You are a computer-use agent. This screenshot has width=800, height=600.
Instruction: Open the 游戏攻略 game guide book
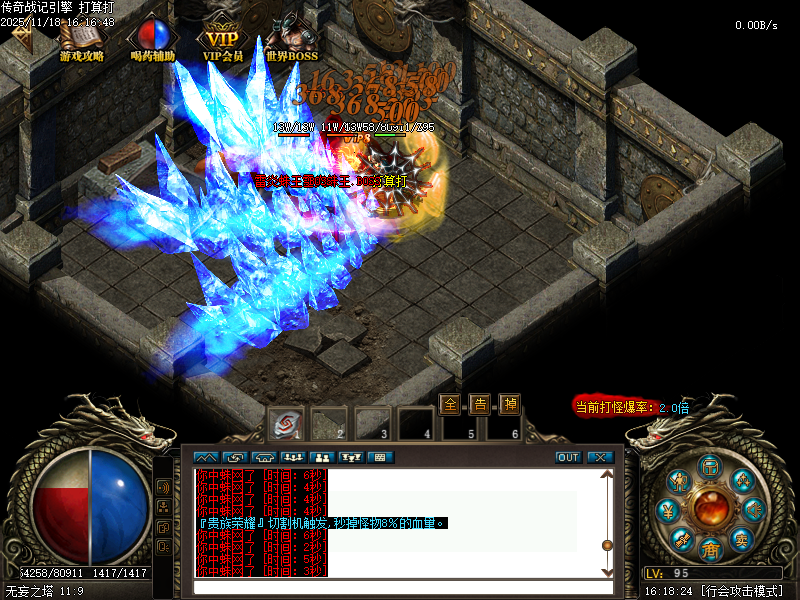coord(81,38)
